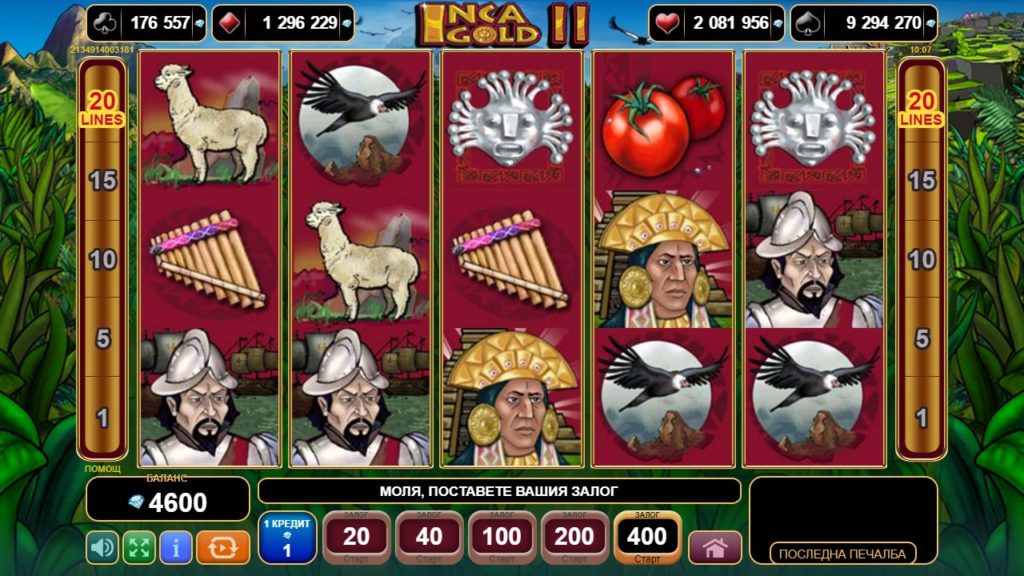Select the 200 bet button
This screenshot has width=1024, height=576.
[575, 538]
